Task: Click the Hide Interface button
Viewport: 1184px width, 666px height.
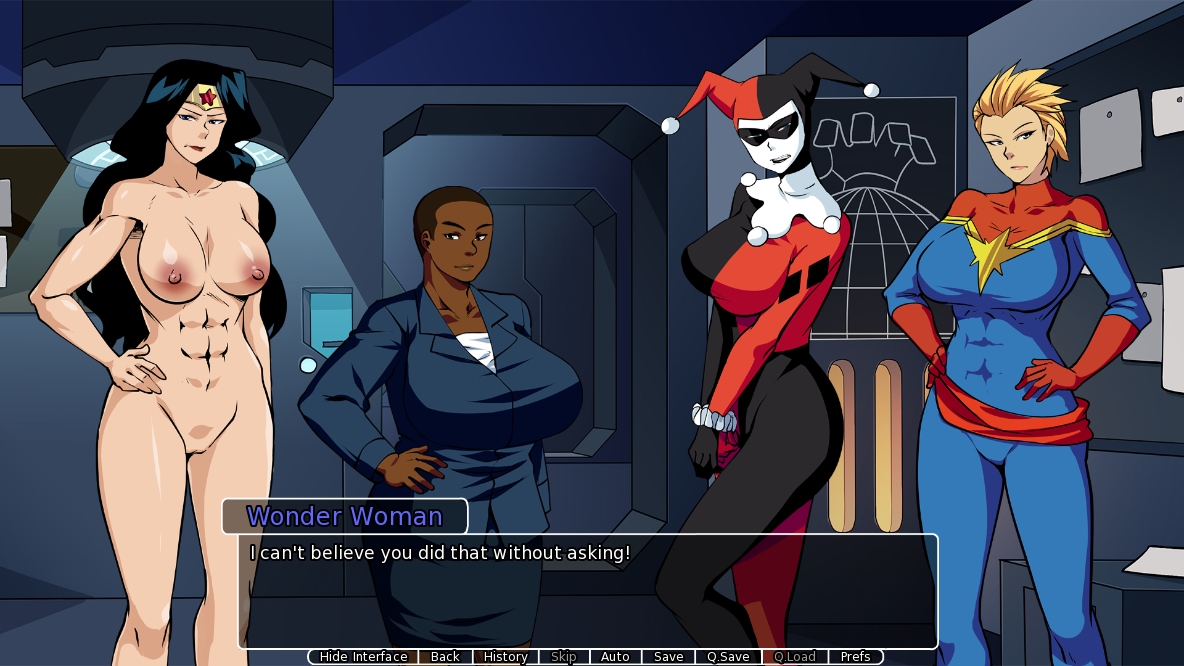Action: pos(363,657)
